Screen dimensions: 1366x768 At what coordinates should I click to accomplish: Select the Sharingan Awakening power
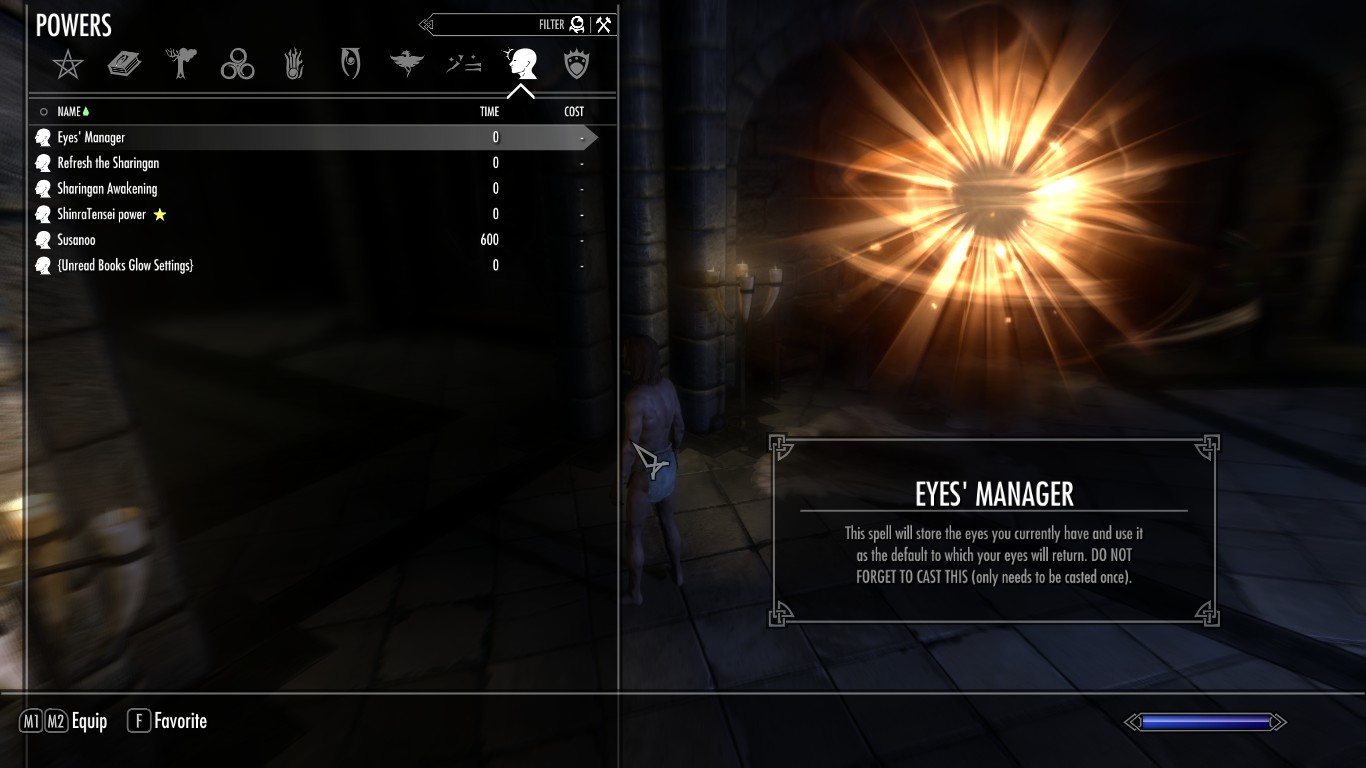(107, 189)
